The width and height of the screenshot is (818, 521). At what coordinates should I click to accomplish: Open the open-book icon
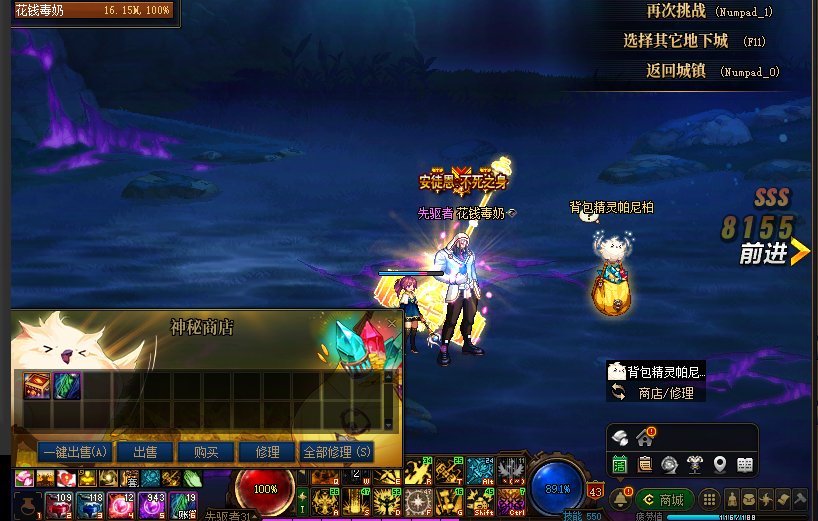click(744, 464)
